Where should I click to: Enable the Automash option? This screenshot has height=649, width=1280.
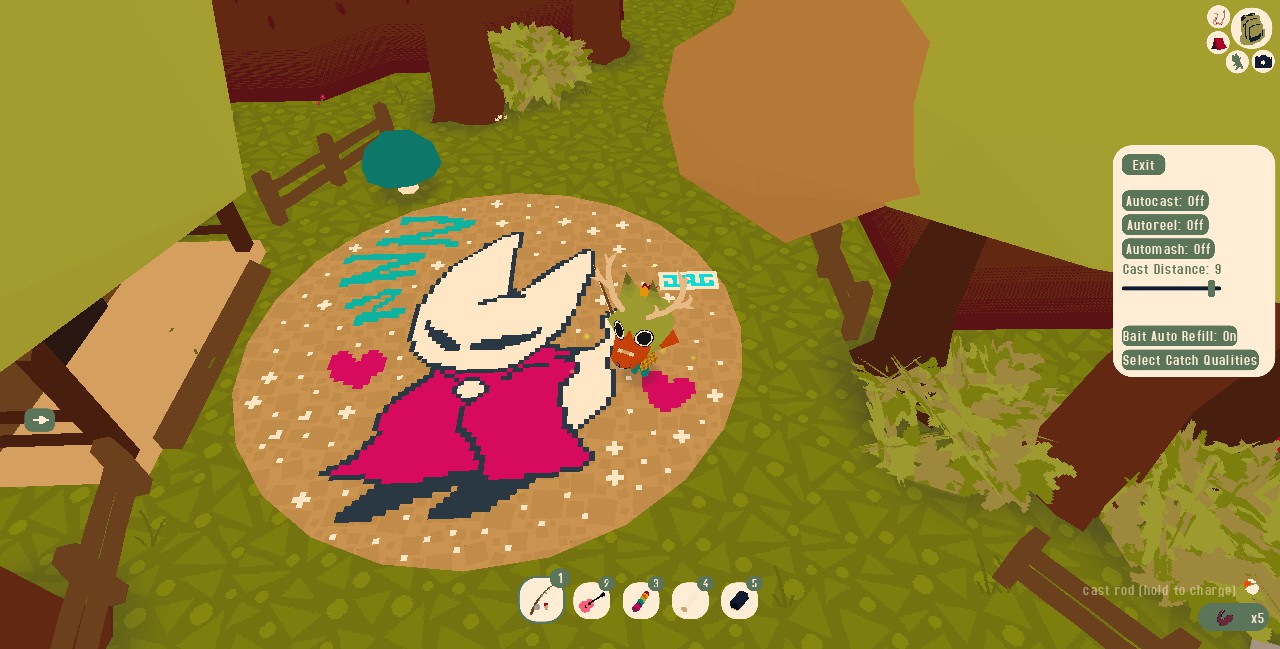(1168, 249)
